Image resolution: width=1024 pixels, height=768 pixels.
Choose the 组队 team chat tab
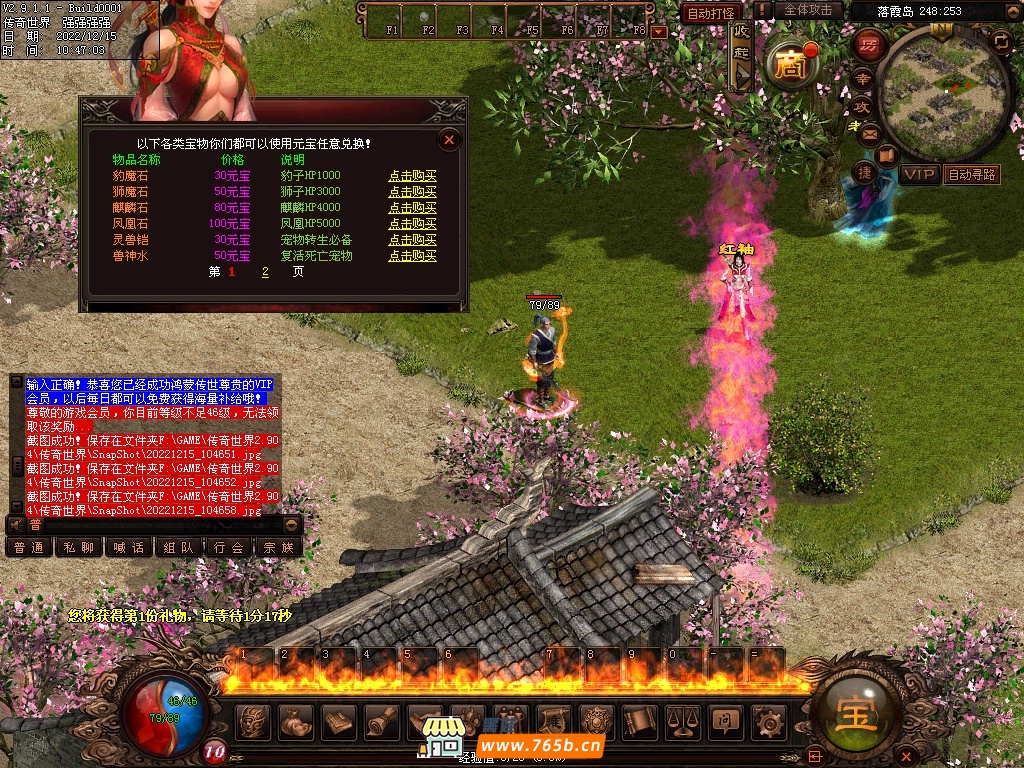[179, 547]
